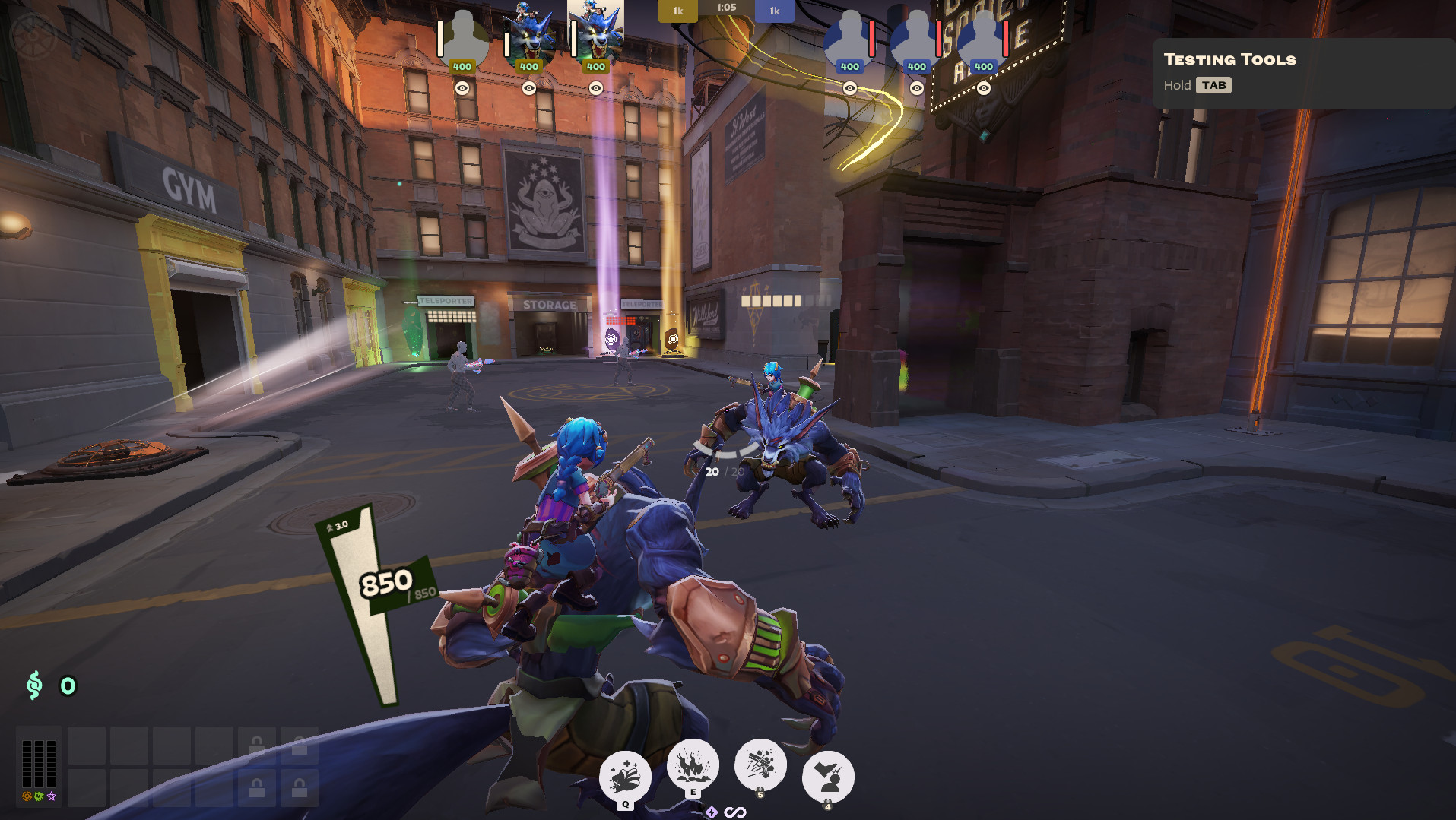Toggle the eye below the third ally's 400 health
1456x820 pixels.
pos(597,88)
